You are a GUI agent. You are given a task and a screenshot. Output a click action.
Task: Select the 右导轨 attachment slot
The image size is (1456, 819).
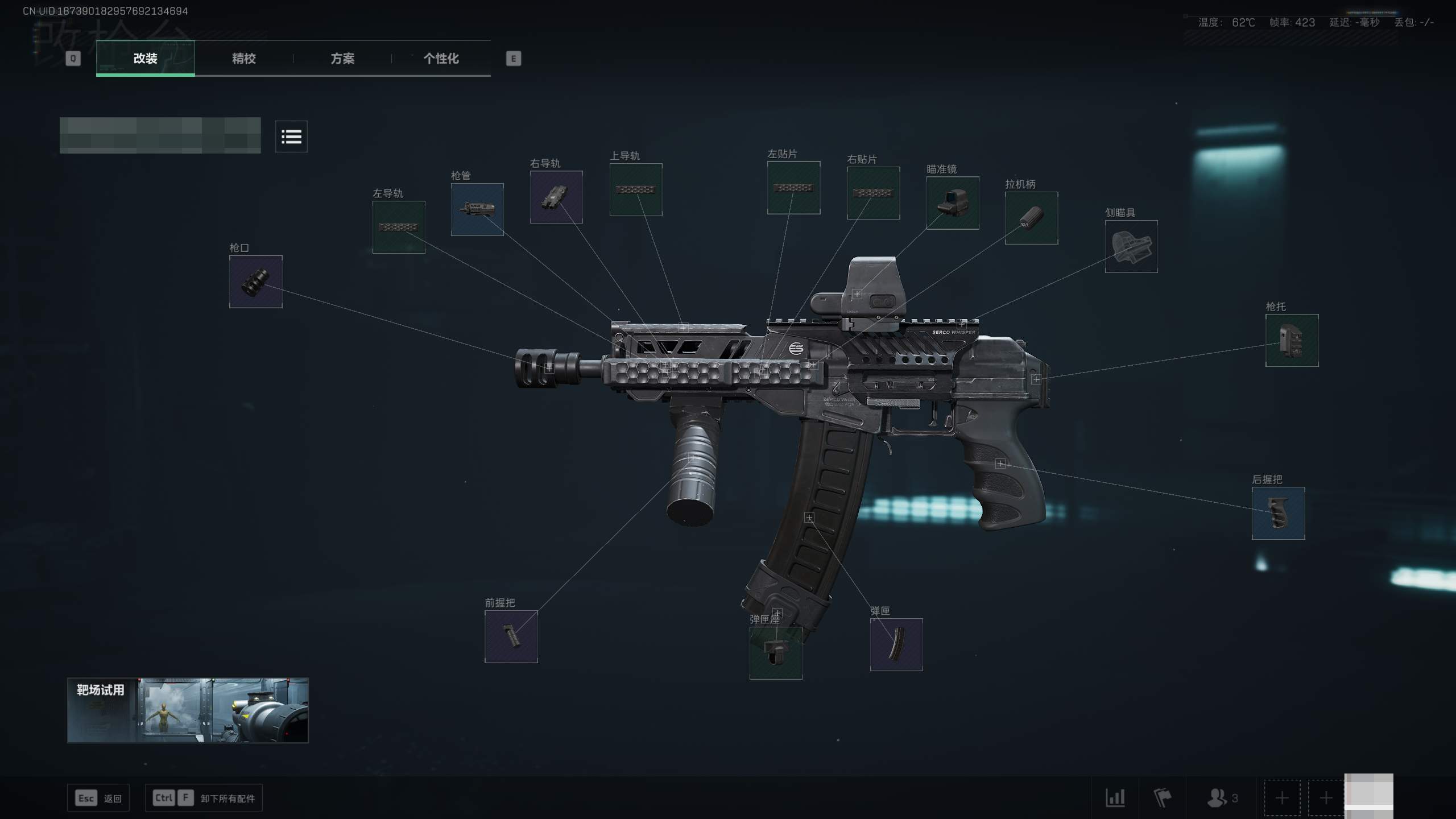[x=556, y=197]
